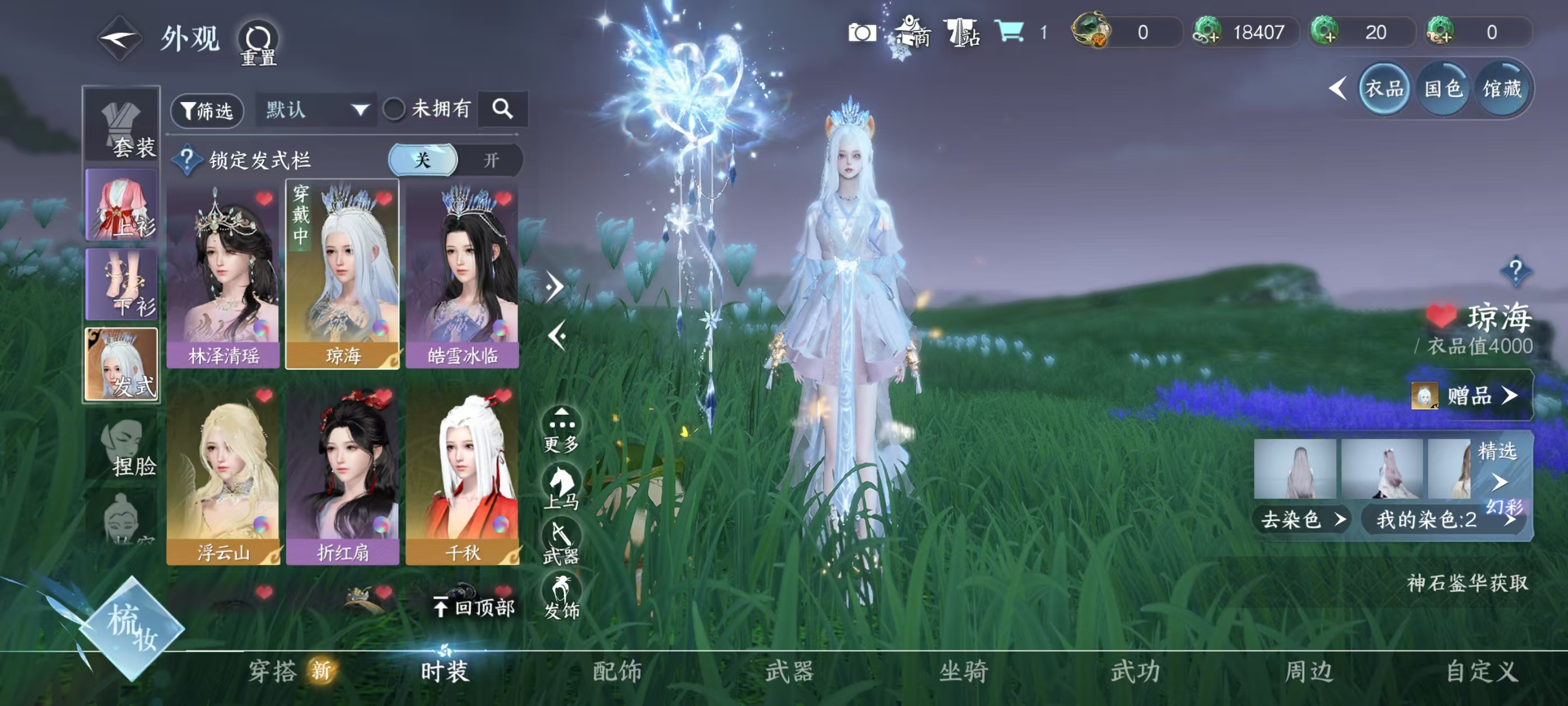Select the 林泽清瑶 hairstyle card

(223, 275)
